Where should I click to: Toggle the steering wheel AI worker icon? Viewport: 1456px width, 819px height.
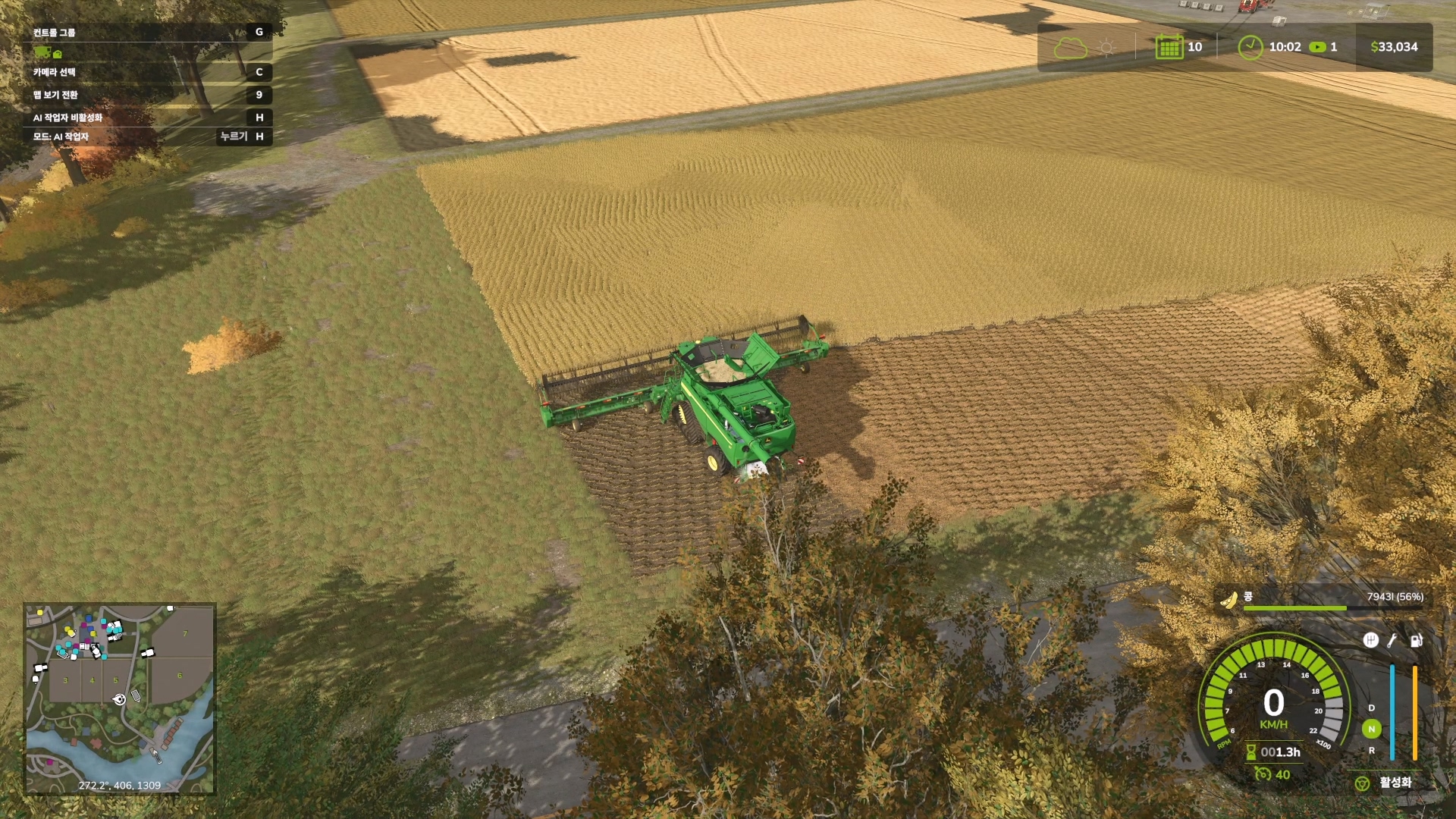tap(1362, 783)
